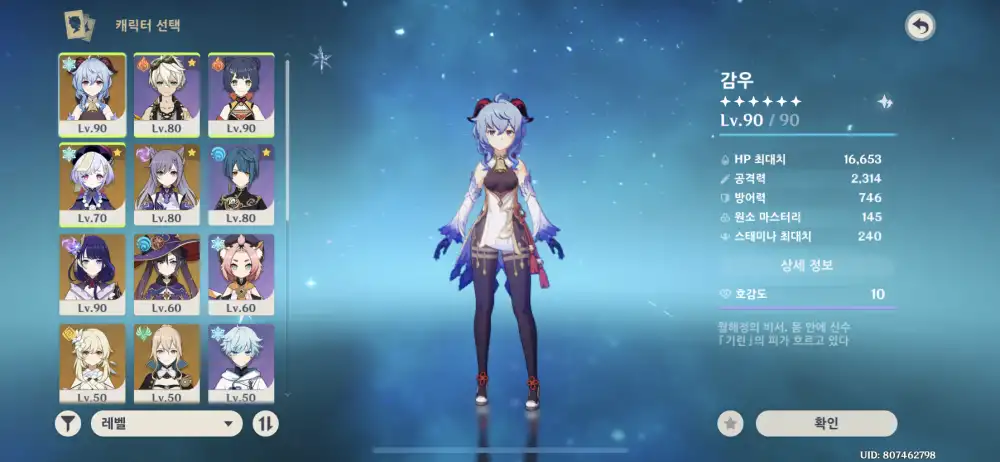The width and height of the screenshot is (1000, 462).
Task: Open the funnel filter button
Action: (67, 424)
